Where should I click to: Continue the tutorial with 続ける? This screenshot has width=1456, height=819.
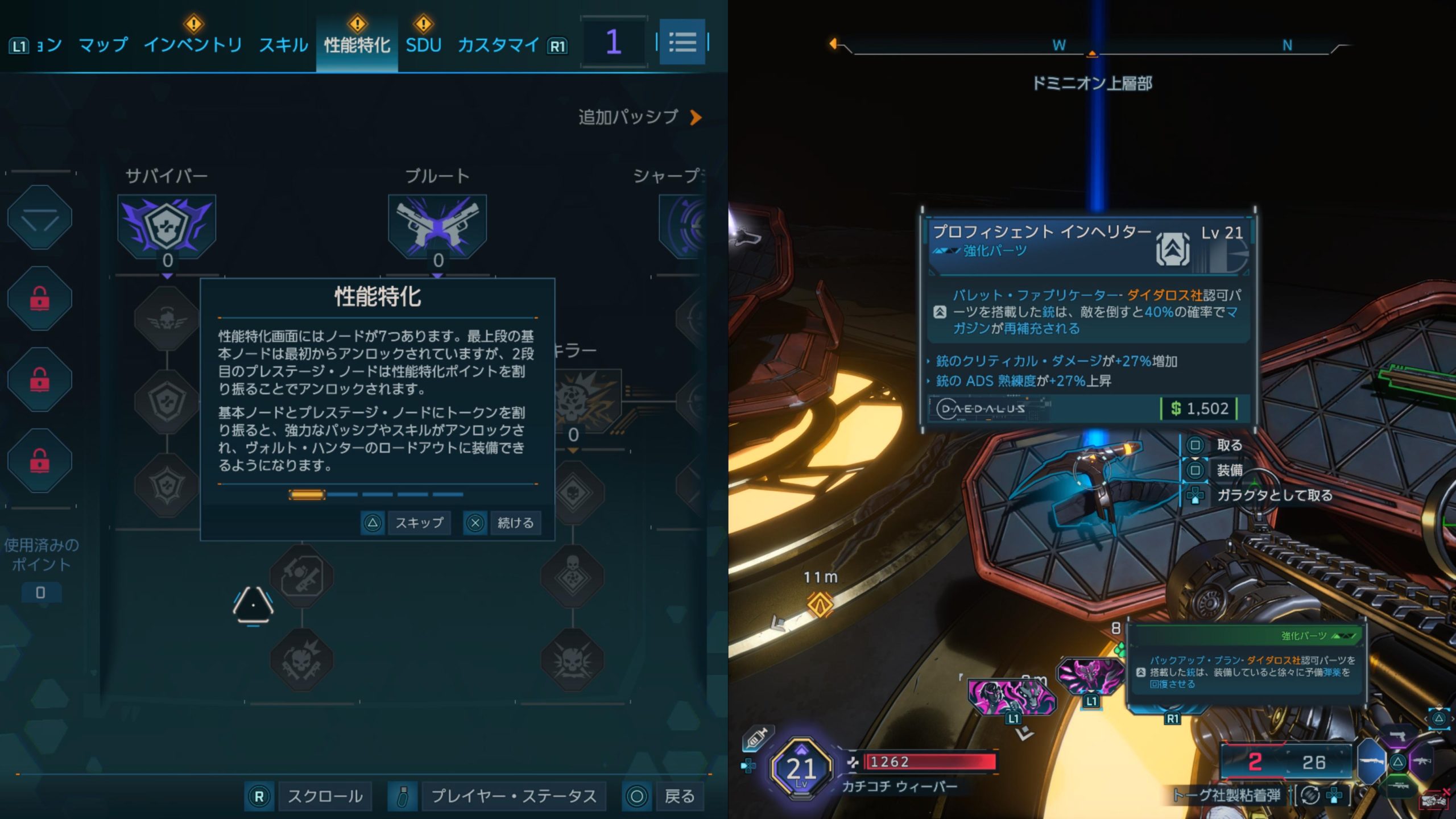tap(515, 523)
